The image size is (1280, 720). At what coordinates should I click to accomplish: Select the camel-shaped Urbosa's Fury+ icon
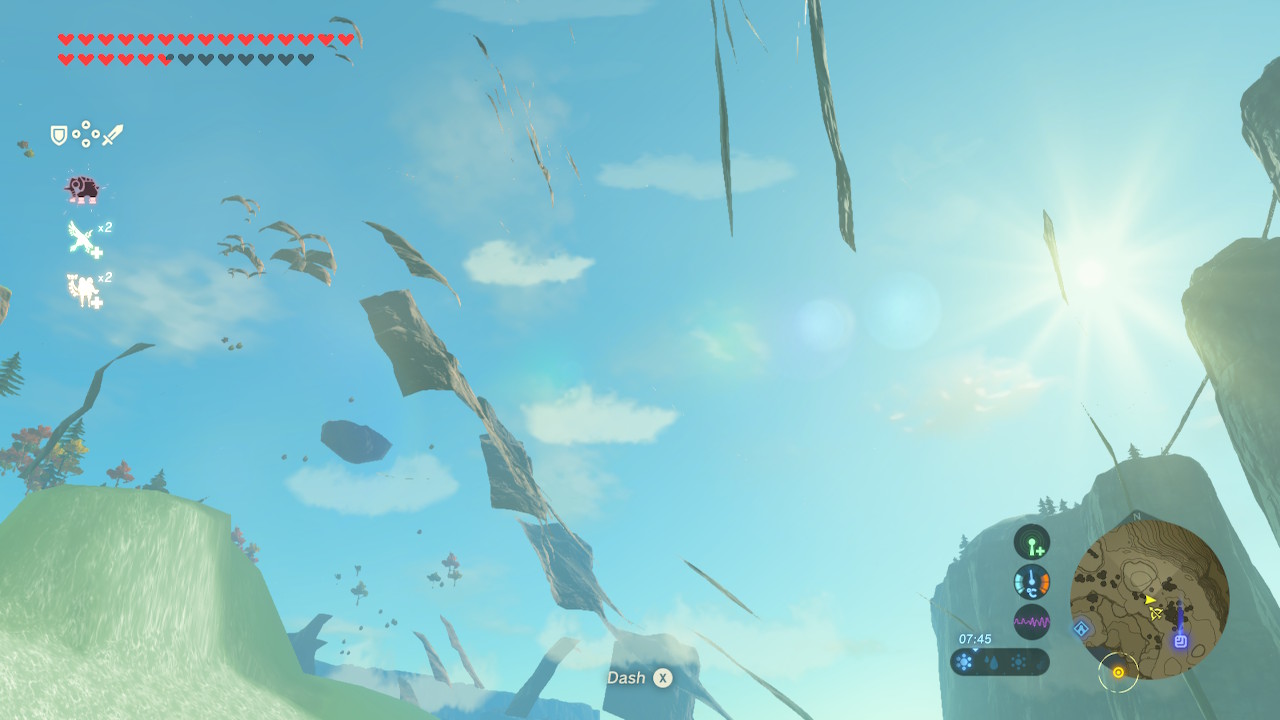[x=83, y=289]
